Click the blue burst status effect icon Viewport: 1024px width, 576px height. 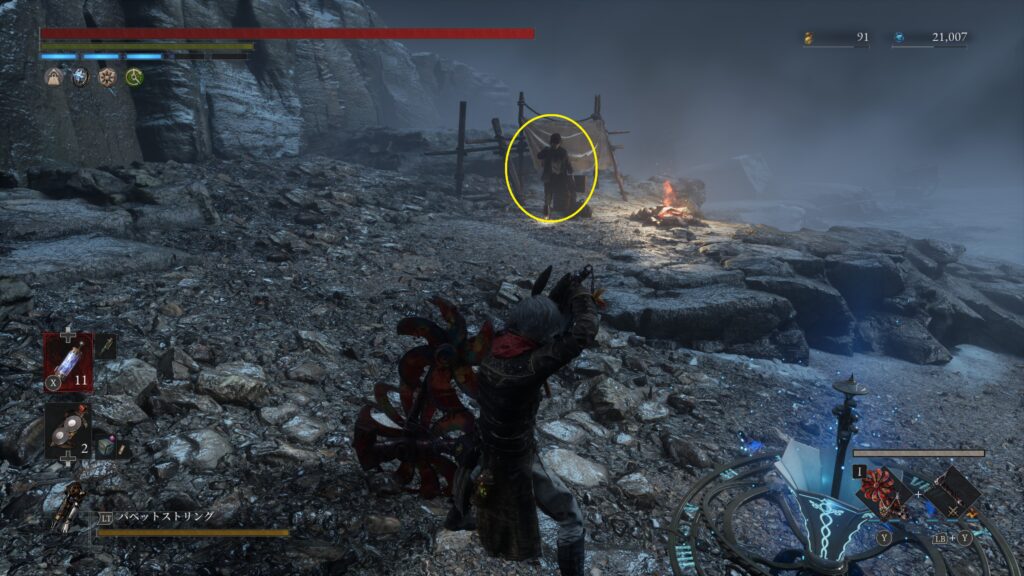pyautogui.click(x=80, y=76)
